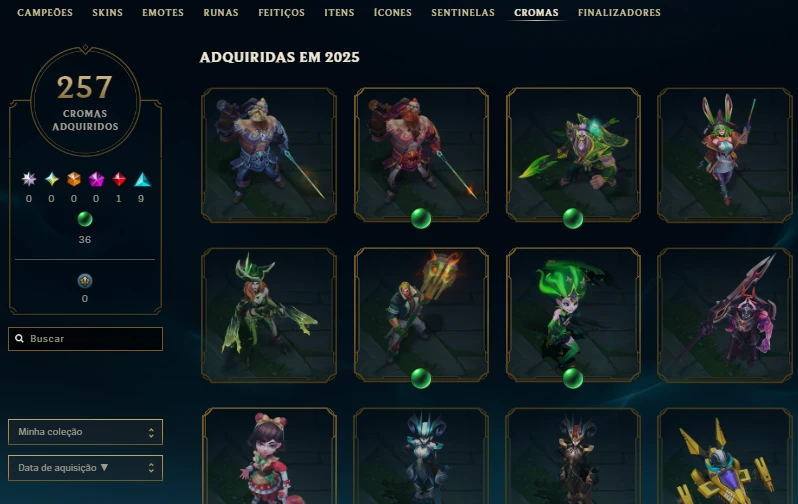The height and width of the screenshot is (504, 798).
Task: Select the green flaming-hair chroma thumbnail
Action: pos(573,314)
